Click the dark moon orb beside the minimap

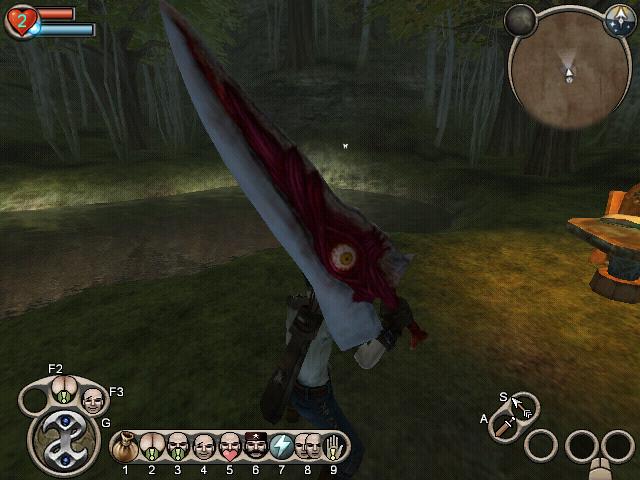point(520,18)
